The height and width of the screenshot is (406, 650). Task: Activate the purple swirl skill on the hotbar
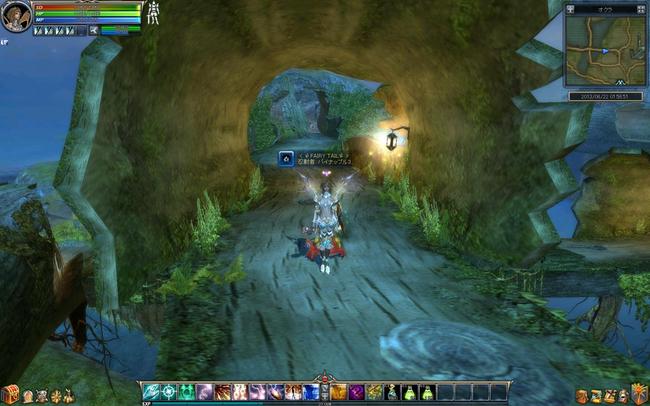pyautogui.click(x=357, y=391)
